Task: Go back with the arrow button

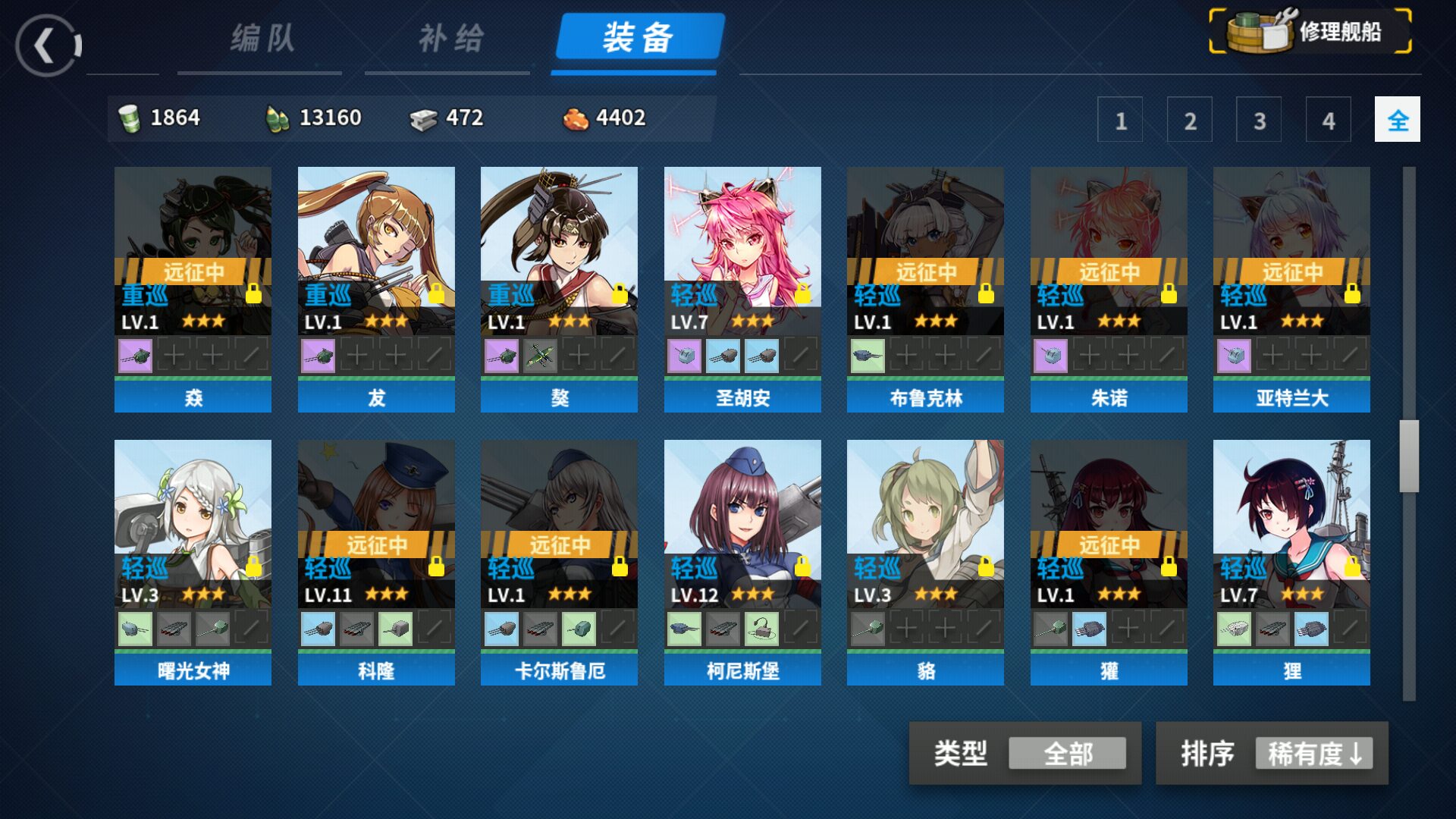Action: 47,45
